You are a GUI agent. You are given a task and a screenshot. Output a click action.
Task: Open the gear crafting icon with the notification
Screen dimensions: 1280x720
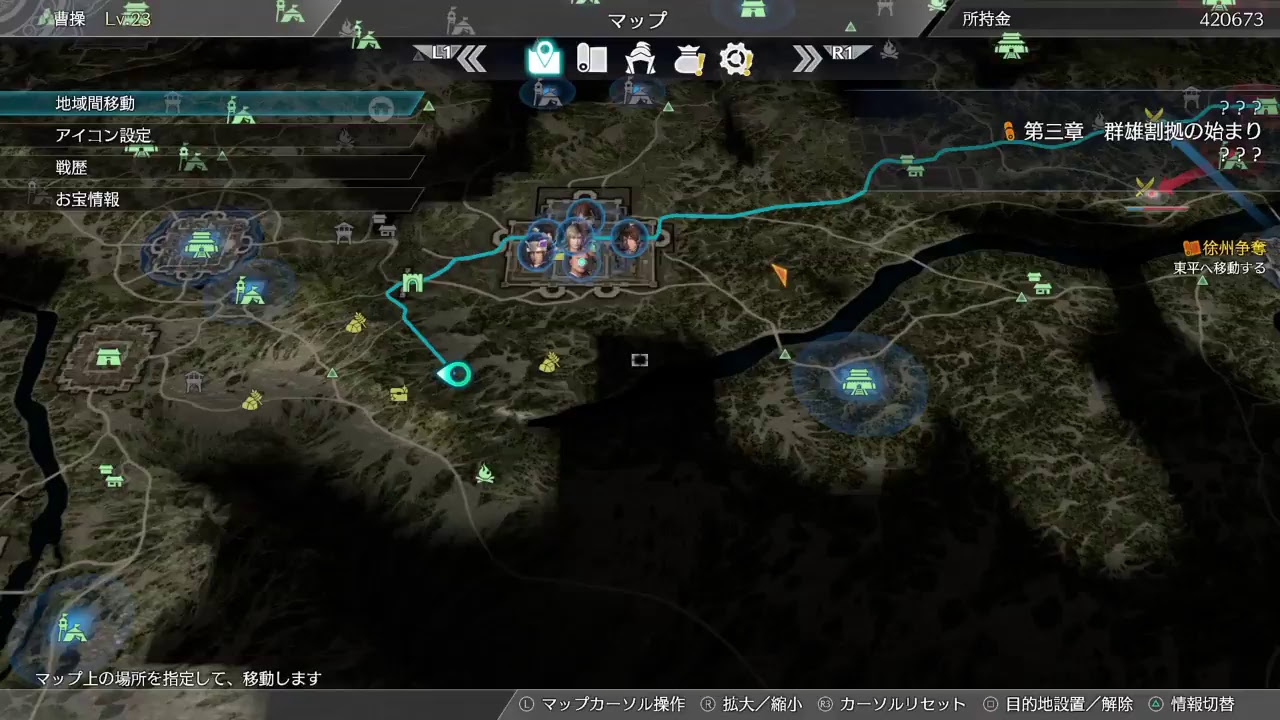(x=736, y=58)
